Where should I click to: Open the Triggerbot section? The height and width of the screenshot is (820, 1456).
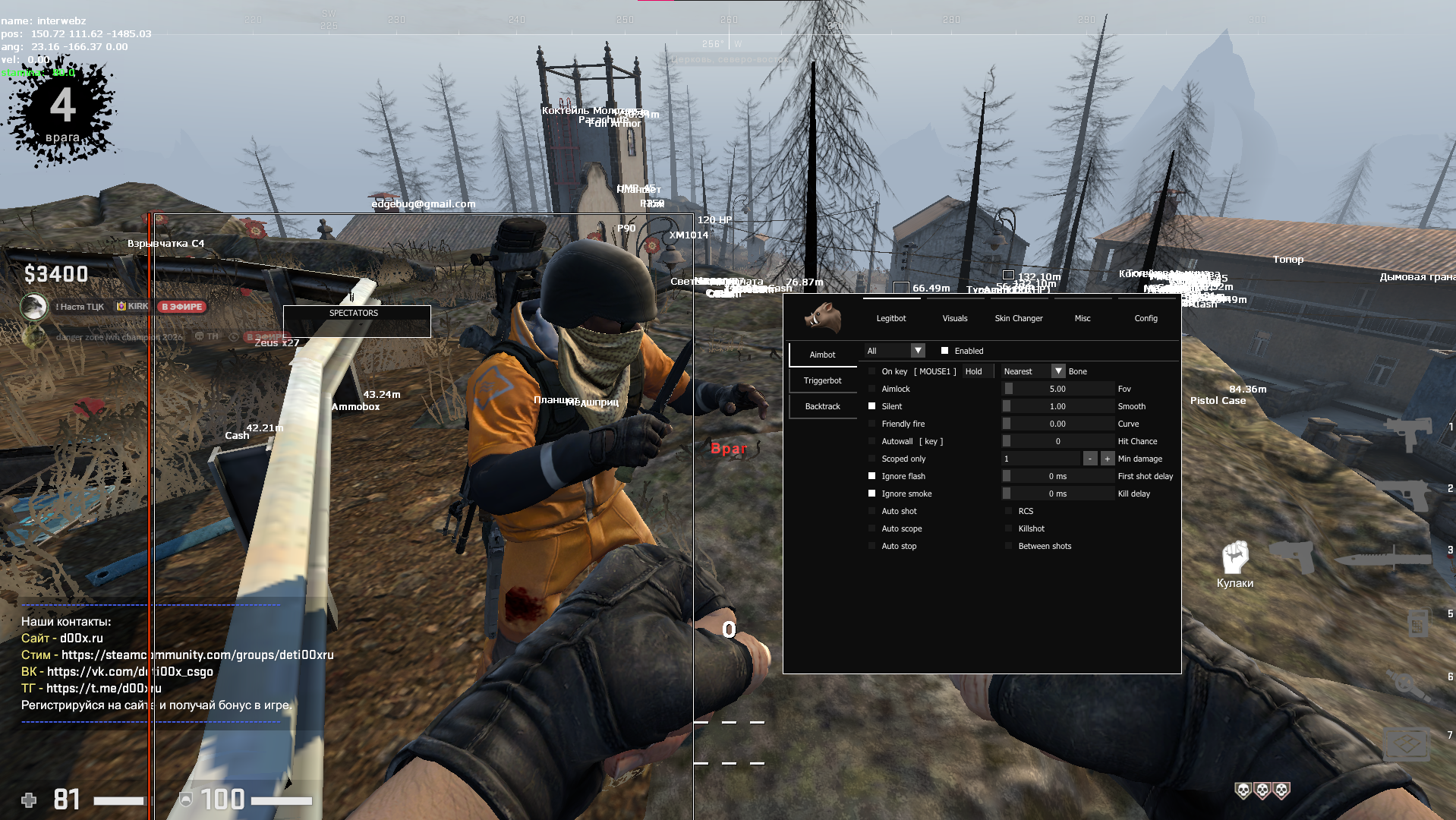click(823, 380)
